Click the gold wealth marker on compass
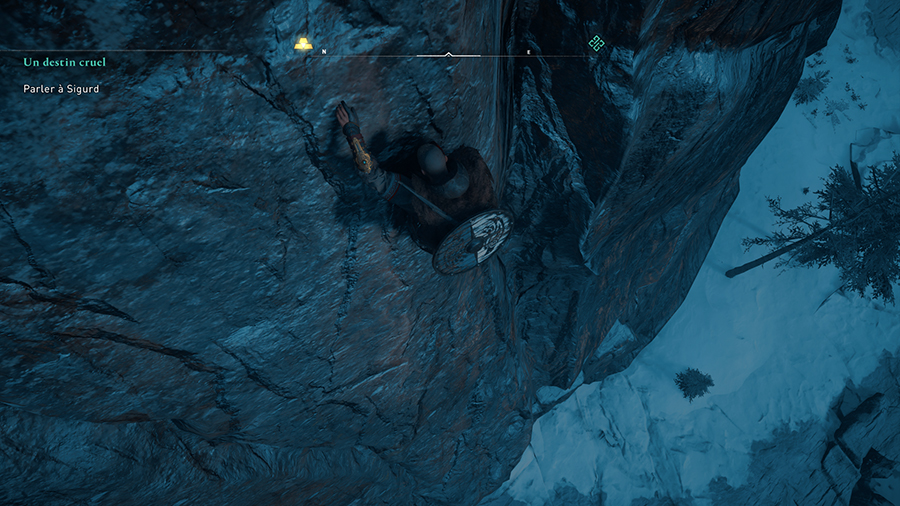This screenshot has width=900, height=506. pyautogui.click(x=303, y=43)
